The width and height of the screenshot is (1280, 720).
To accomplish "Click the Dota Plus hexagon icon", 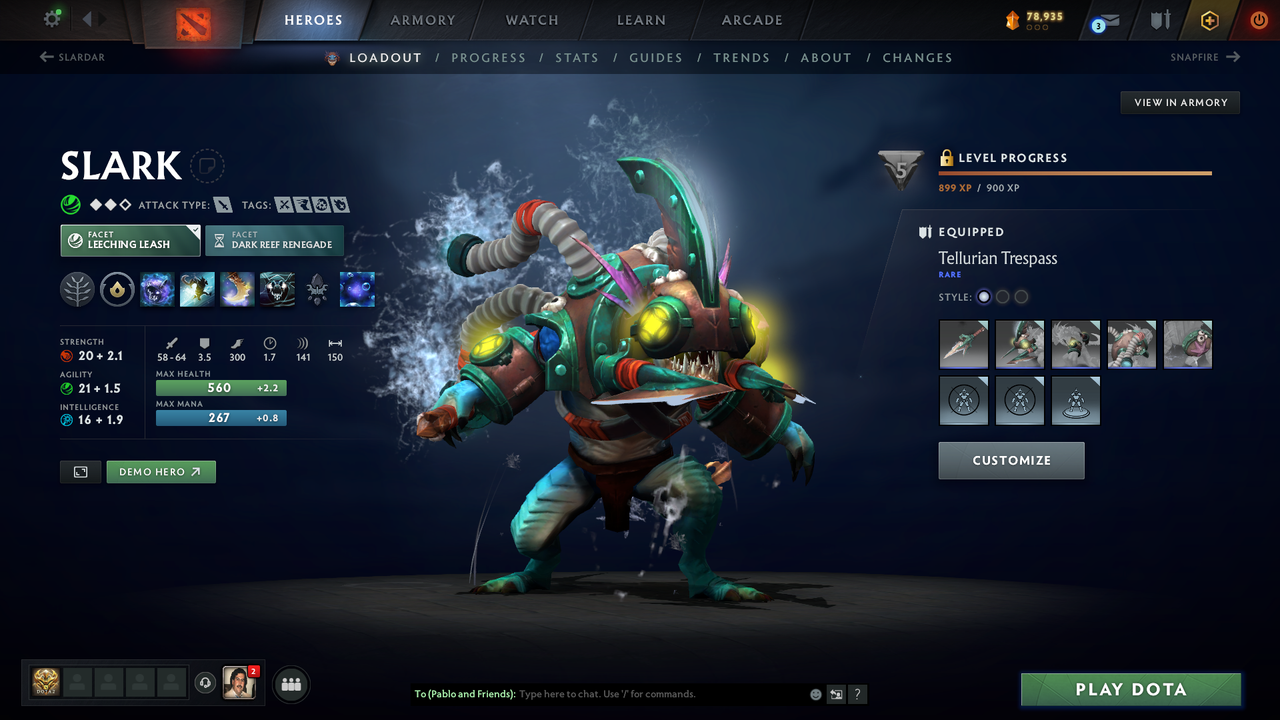I will pos(1209,20).
